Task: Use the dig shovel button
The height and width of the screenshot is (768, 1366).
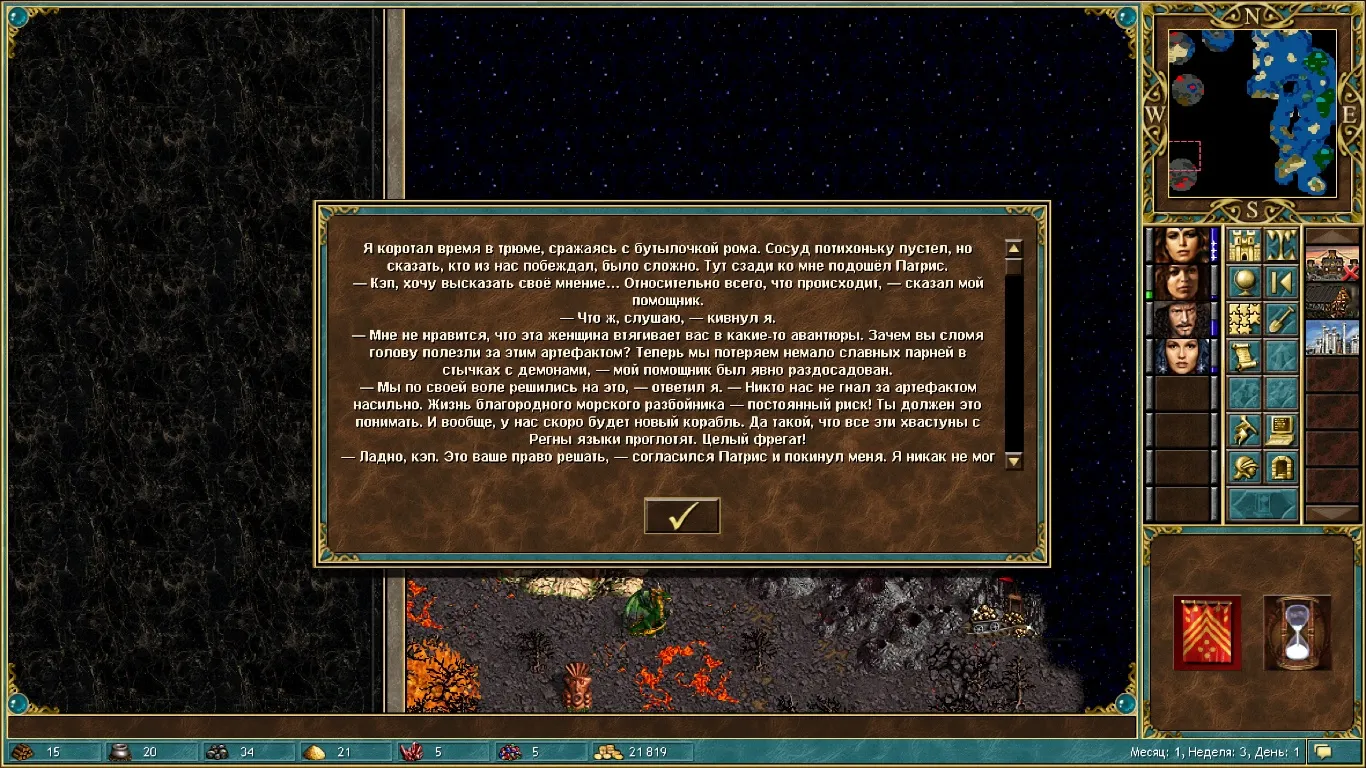Action: 1281,320
